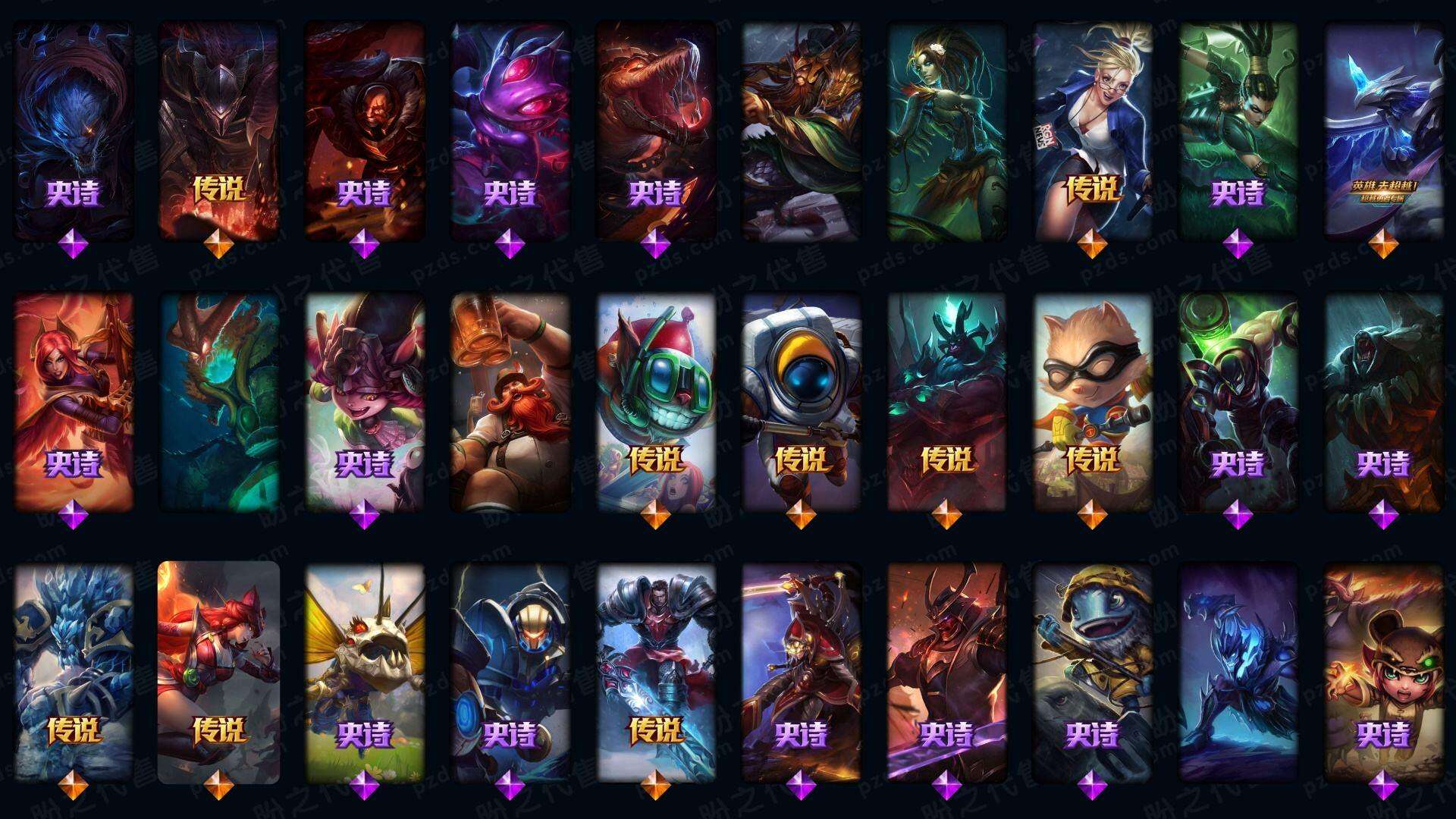Choose the purple alien with pink eyes card

[x=510, y=129]
